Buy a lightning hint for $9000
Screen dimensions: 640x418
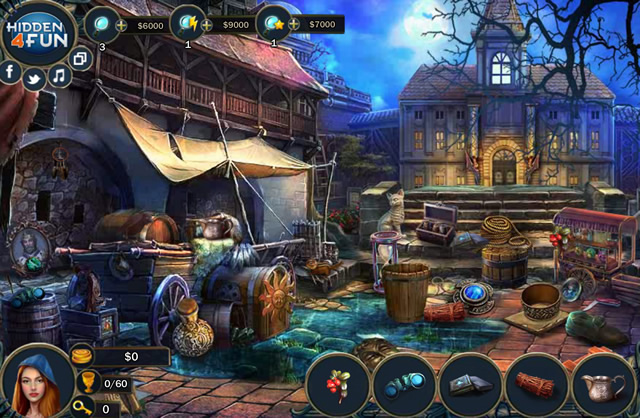(x=207, y=24)
